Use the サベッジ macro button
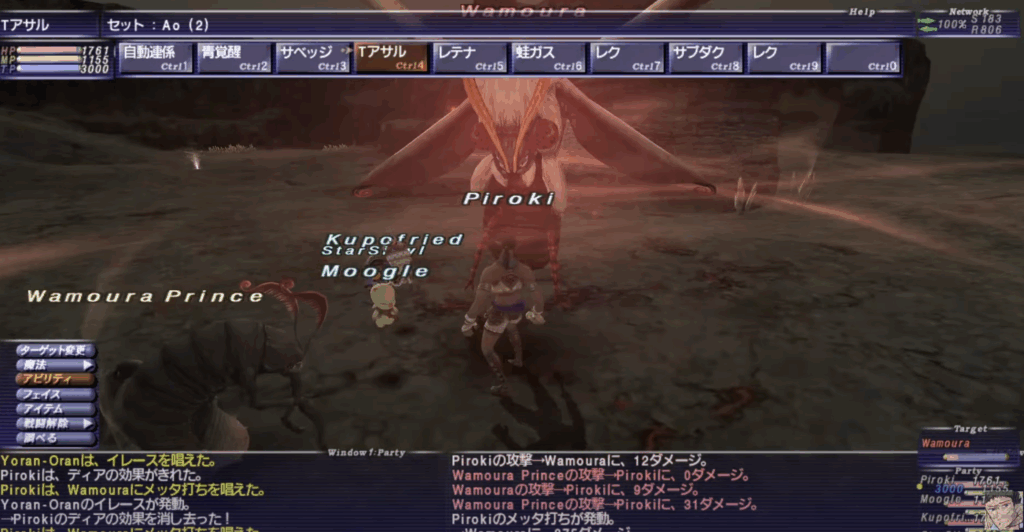The width and height of the screenshot is (1024, 532). pyautogui.click(x=313, y=58)
